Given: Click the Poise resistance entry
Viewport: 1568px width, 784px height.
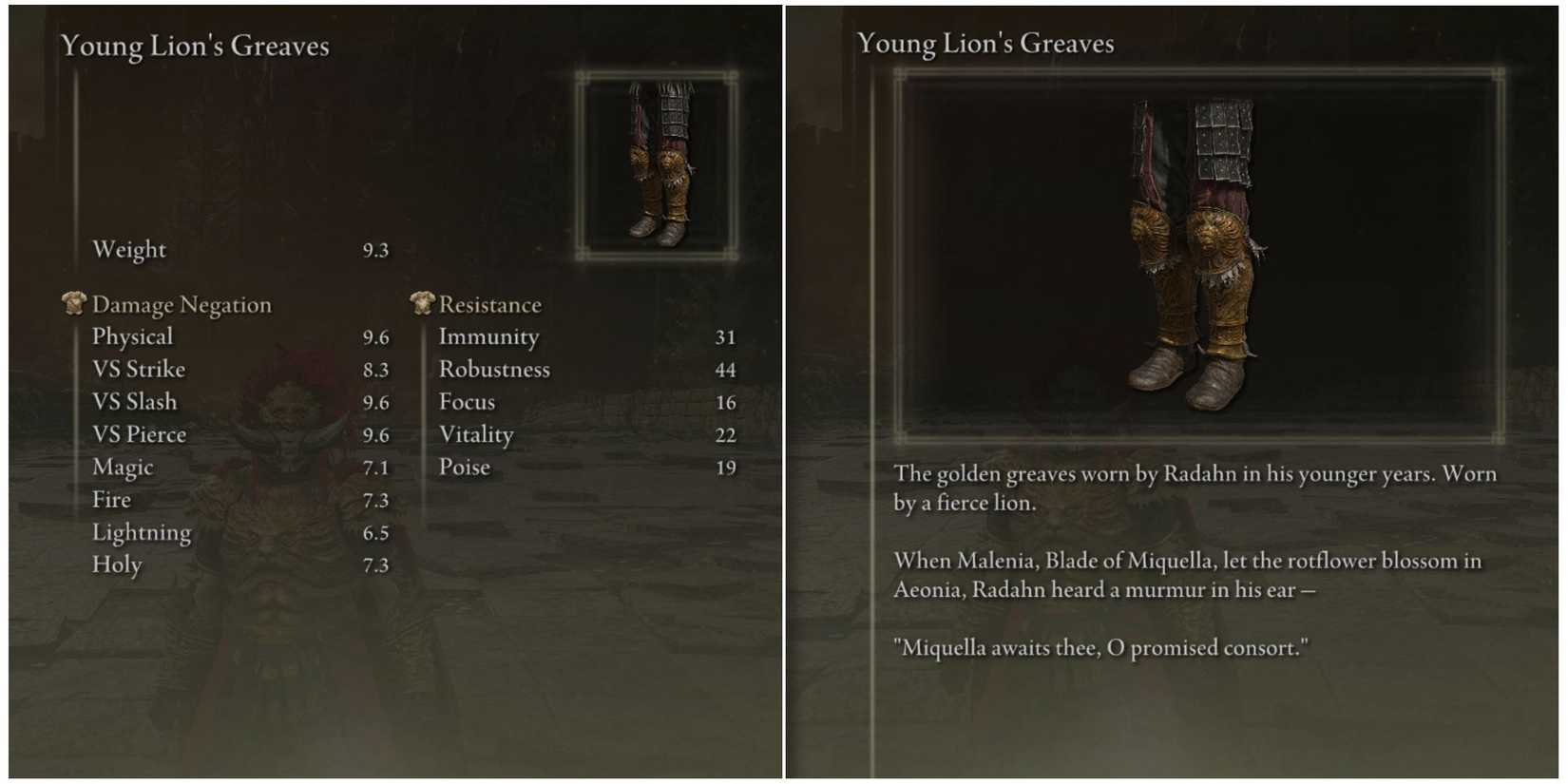Looking at the screenshot, I should point(465,467).
